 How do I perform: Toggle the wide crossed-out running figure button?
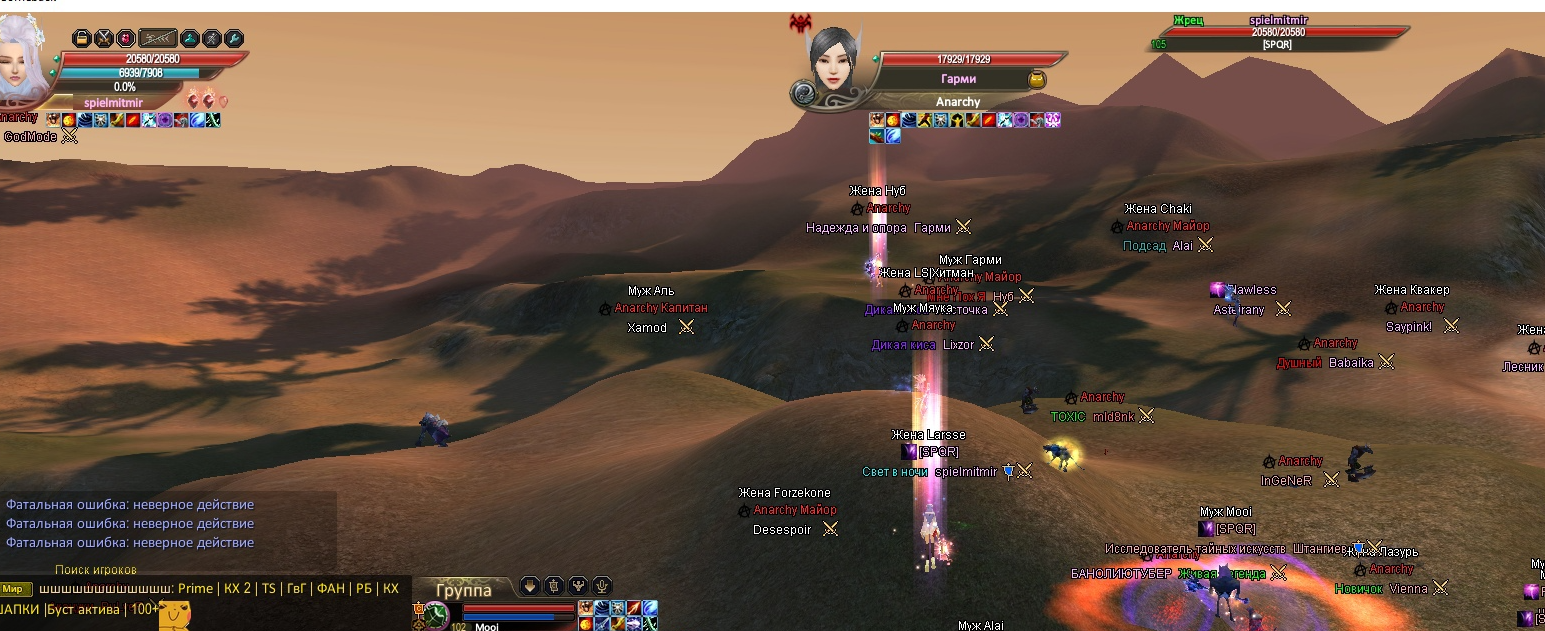coord(157,39)
